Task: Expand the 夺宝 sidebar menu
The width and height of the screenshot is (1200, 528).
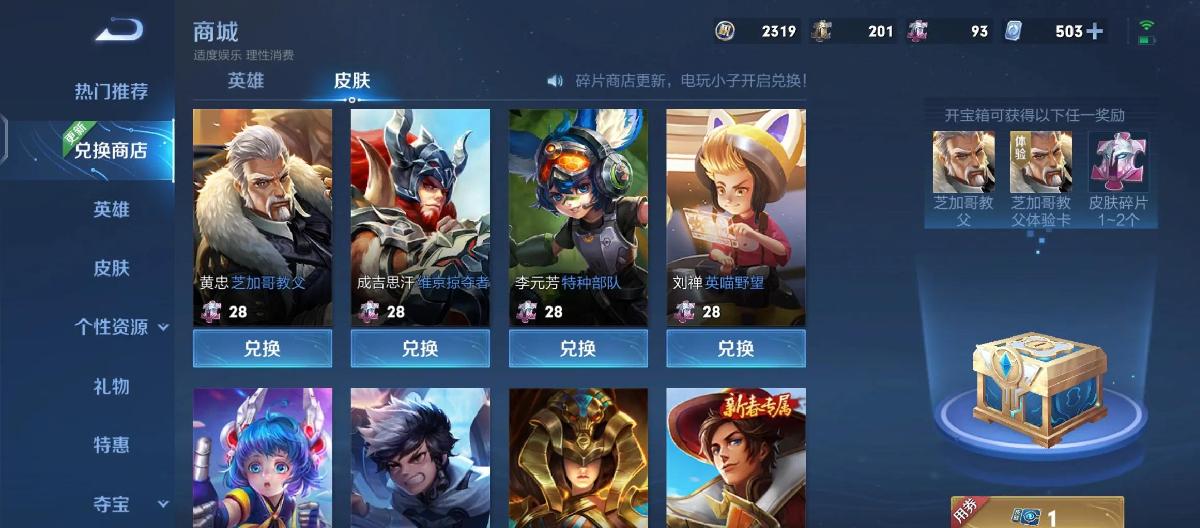Action: (120, 505)
